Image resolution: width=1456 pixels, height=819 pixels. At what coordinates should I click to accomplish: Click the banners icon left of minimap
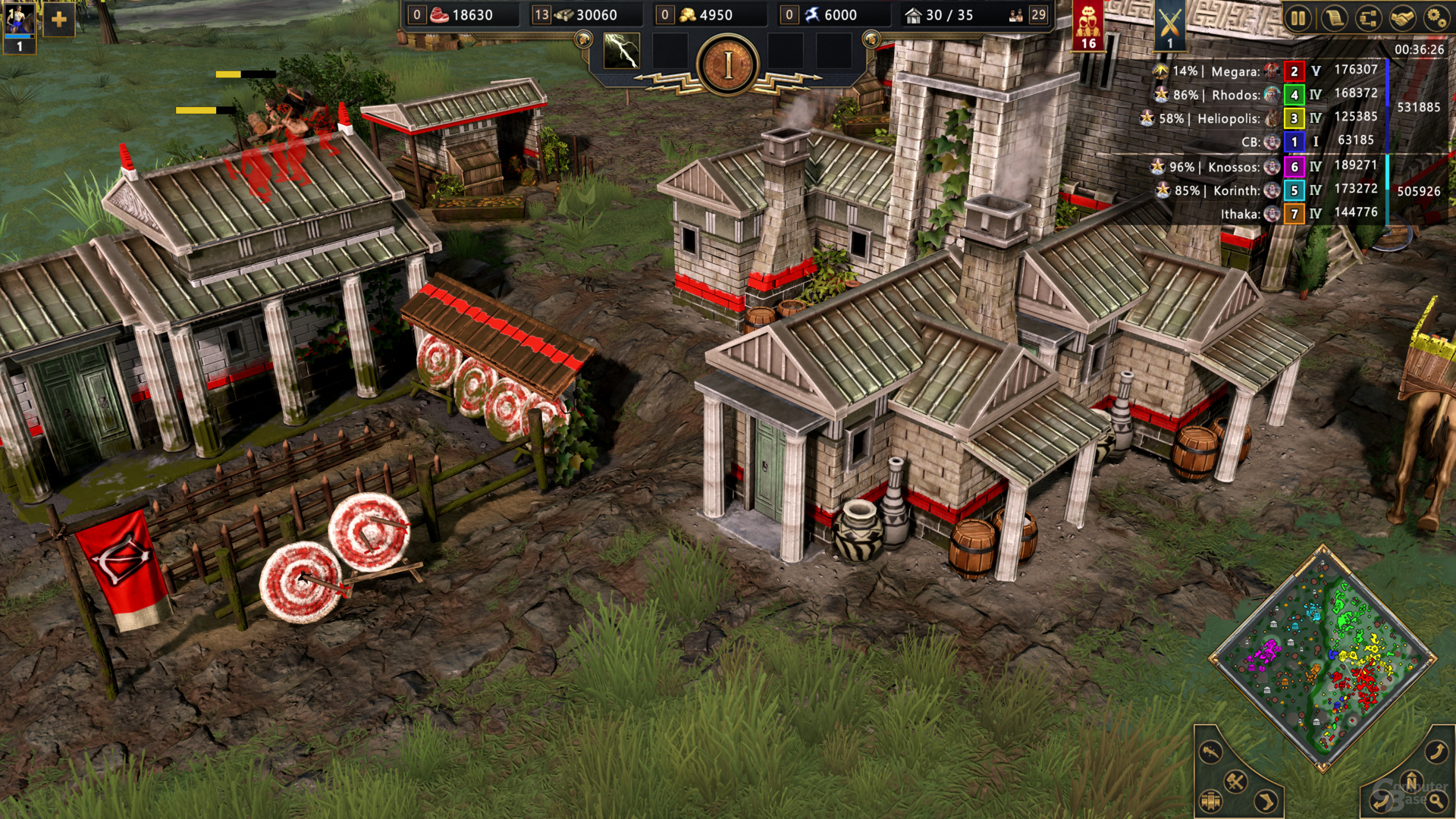click(x=1211, y=801)
